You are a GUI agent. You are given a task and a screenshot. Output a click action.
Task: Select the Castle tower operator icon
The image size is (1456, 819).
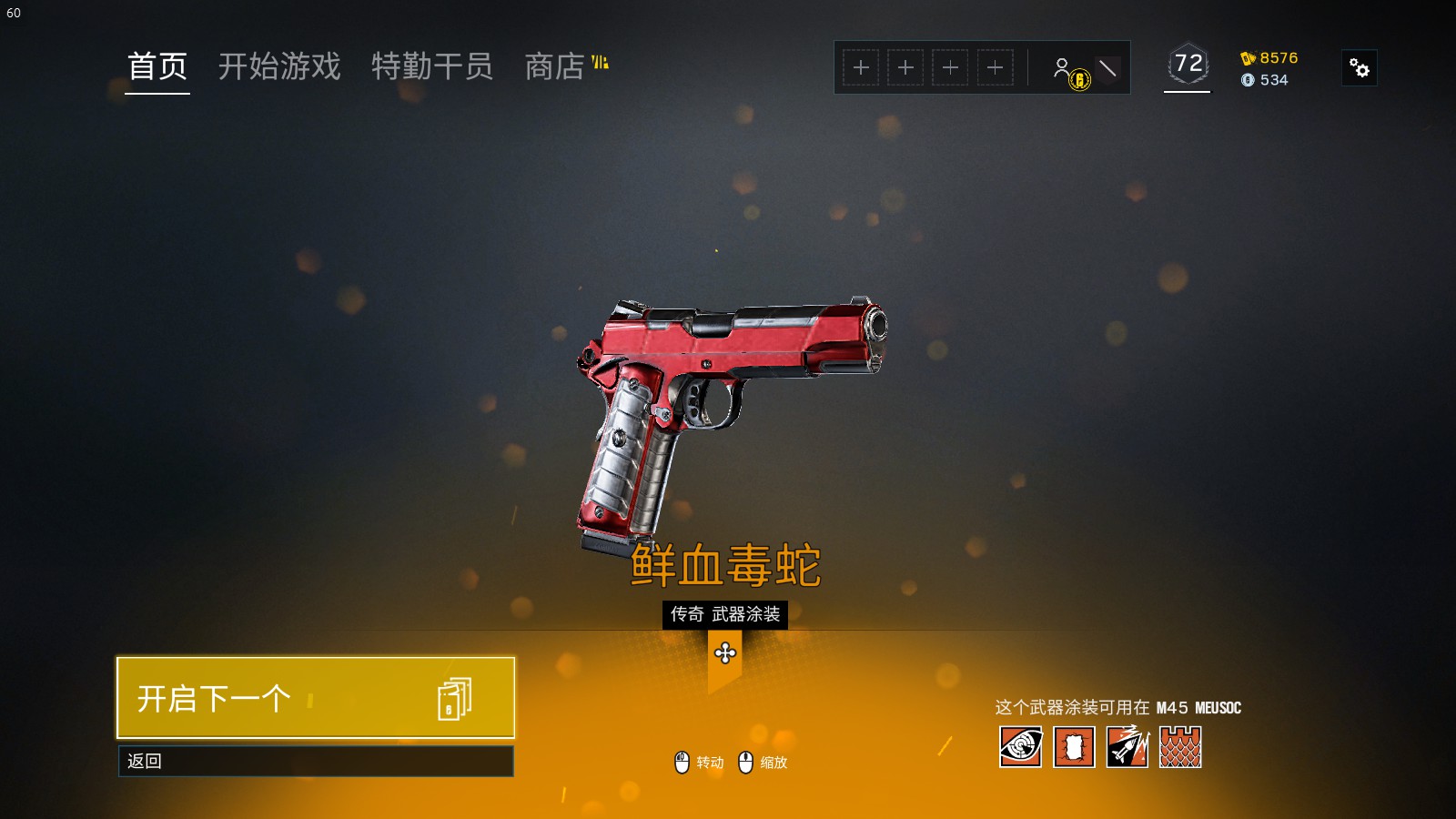(x=1180, y=747)
